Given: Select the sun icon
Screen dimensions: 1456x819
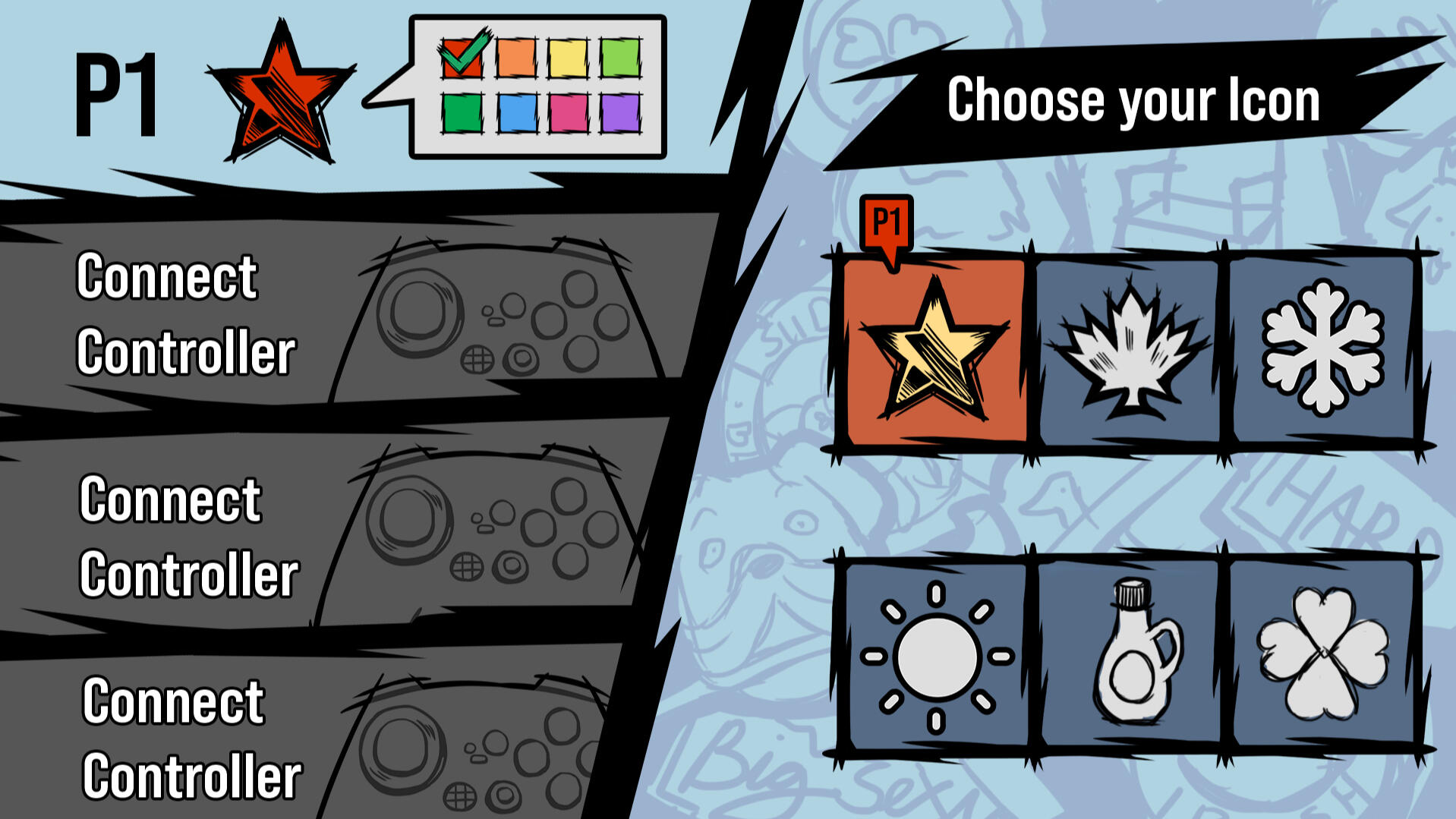Looking at the screenshot, I should click(x=938, y=659).
